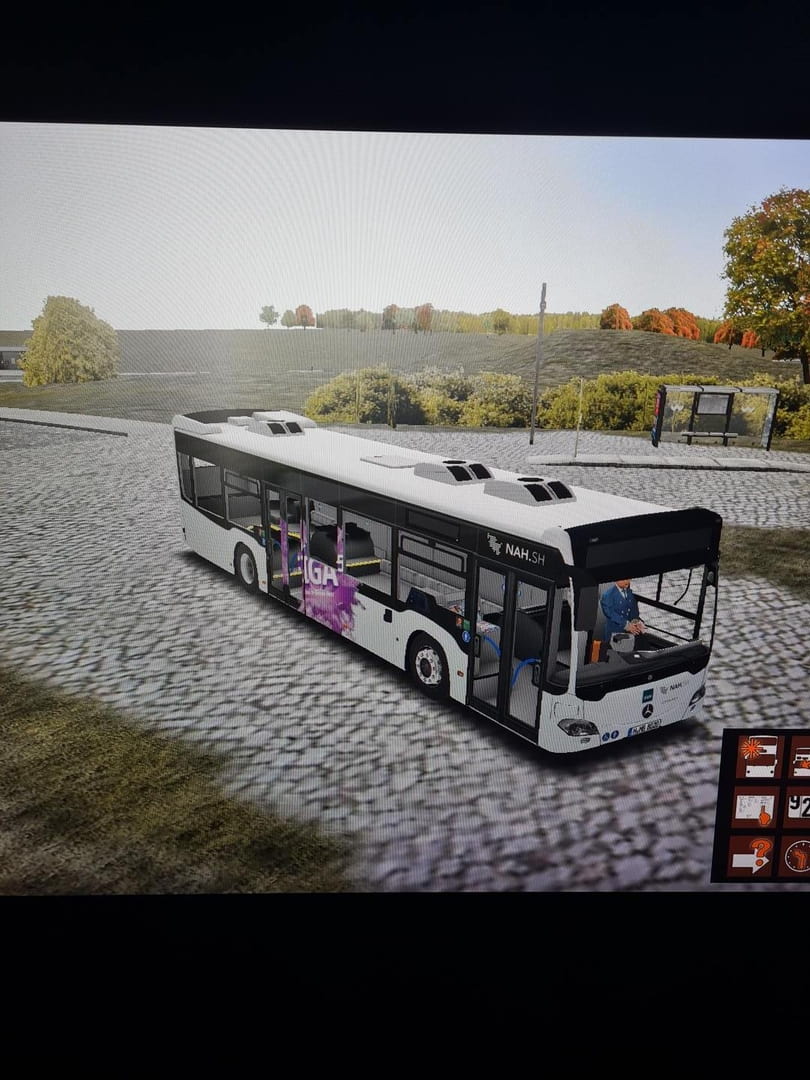Click the clock icon in the menu panel
The width and height of the screenshot is (810, 1080).
point(797,856)
